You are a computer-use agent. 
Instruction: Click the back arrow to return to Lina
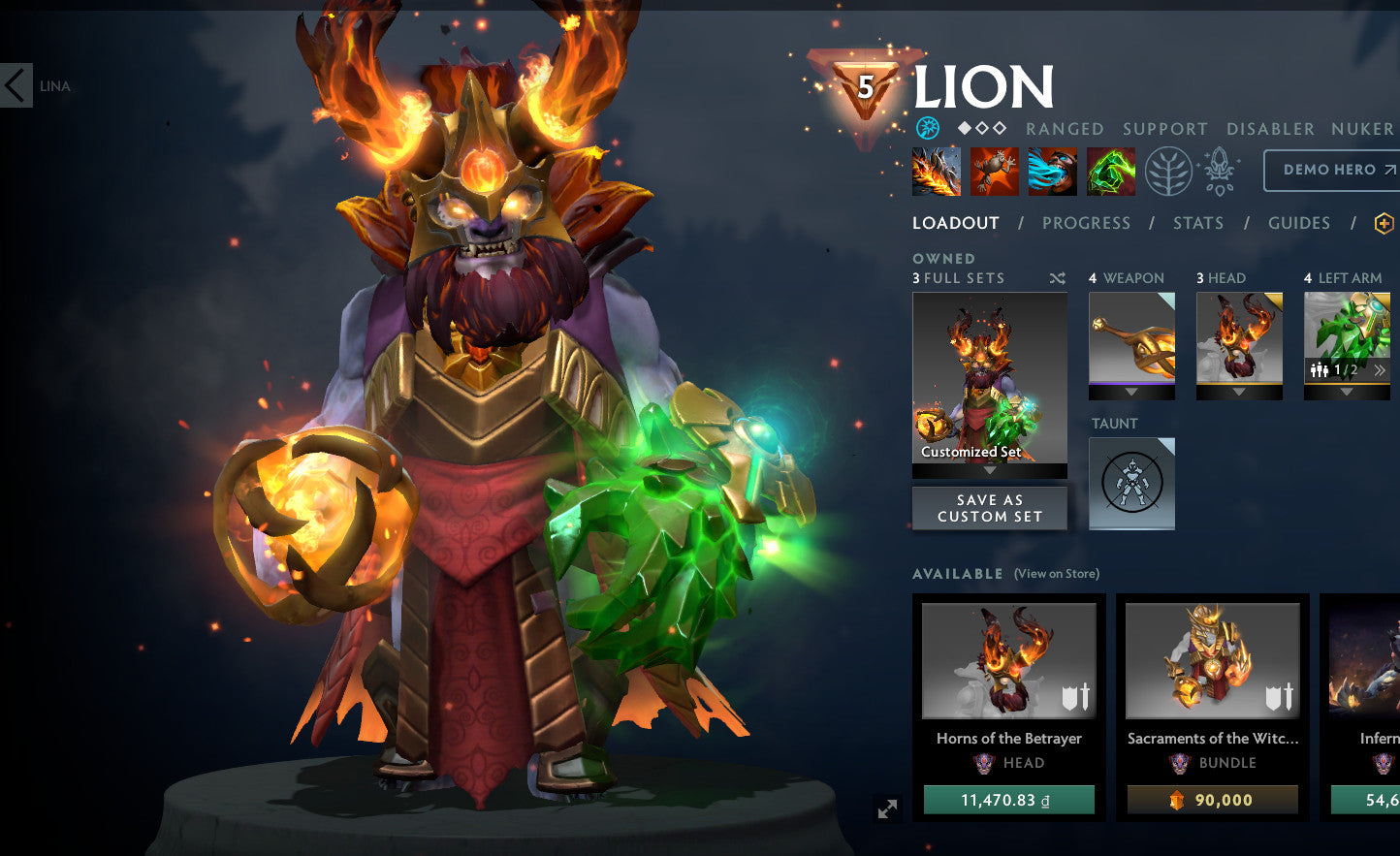click(16, 86)
